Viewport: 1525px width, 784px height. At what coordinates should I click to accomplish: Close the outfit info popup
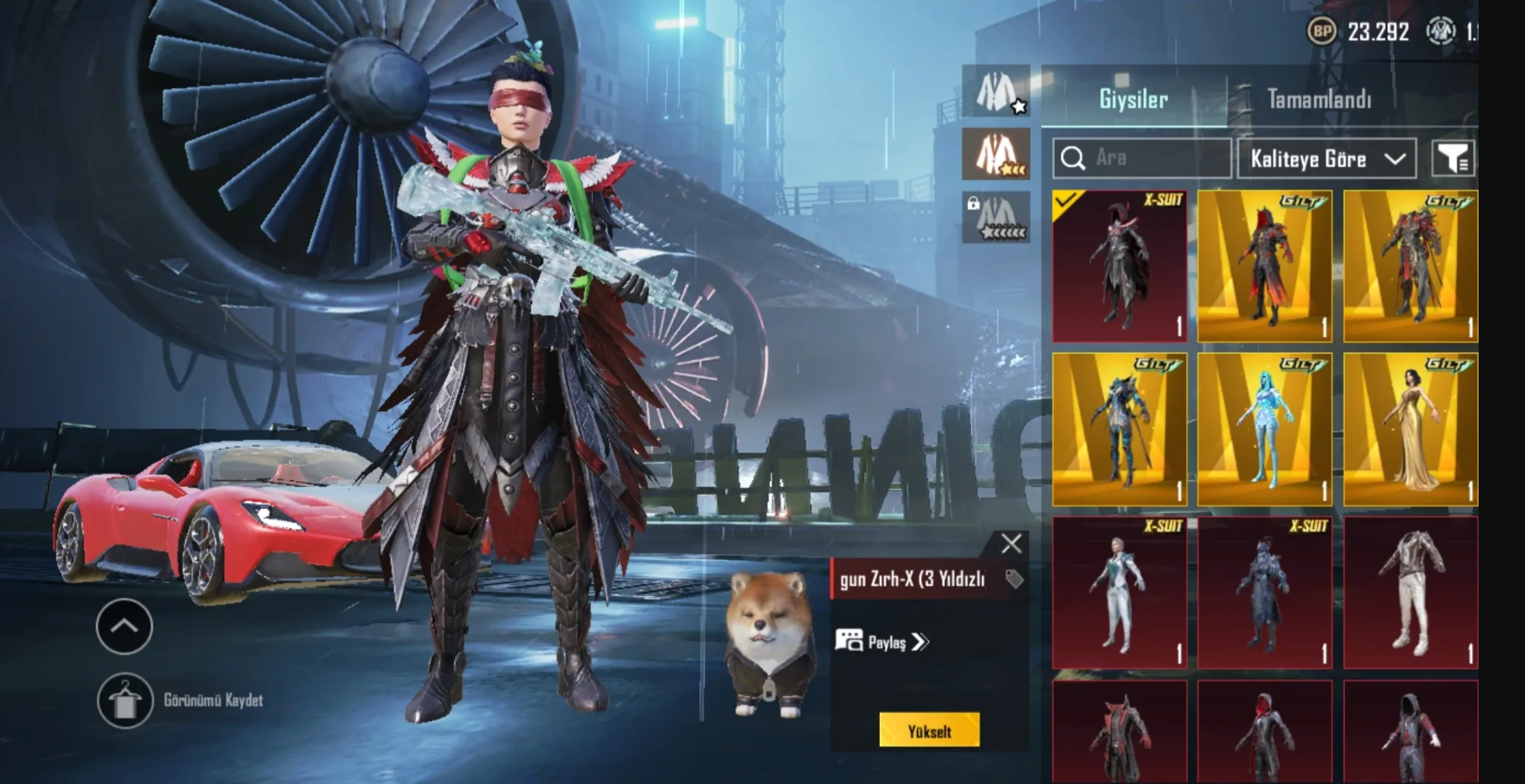(1011, 543)
